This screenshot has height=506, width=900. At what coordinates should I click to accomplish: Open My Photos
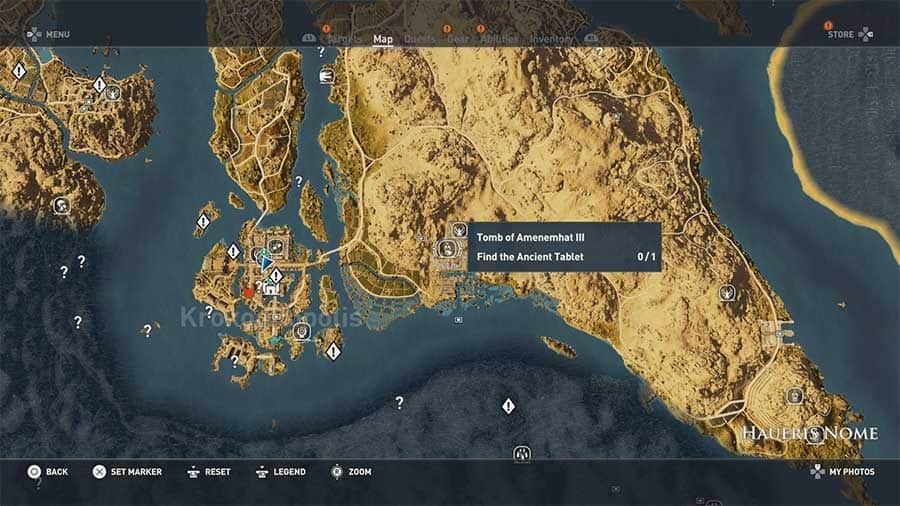click(843, 472)
